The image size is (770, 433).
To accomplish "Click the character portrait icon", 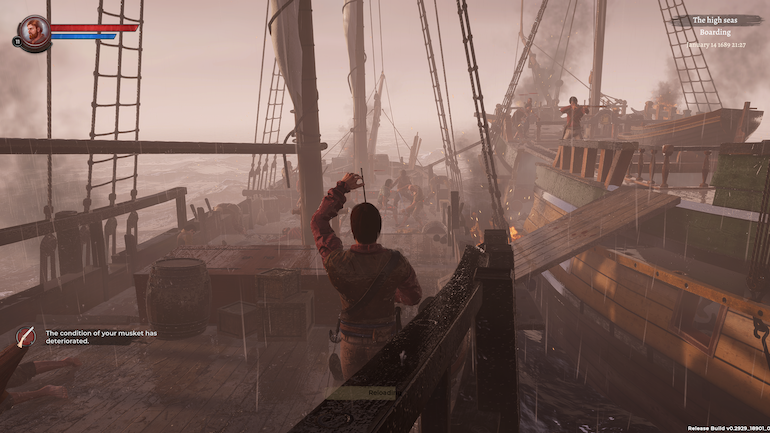I will point(34,31).
